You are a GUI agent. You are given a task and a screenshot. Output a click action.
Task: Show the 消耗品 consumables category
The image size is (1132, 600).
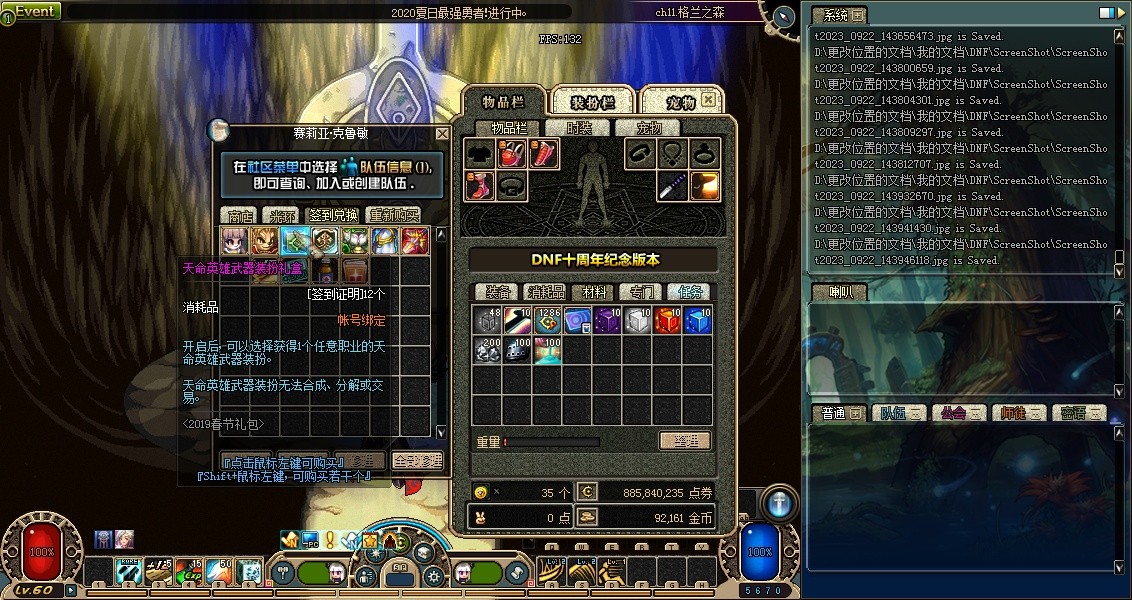pyautogui.click(x=545, y=292)
